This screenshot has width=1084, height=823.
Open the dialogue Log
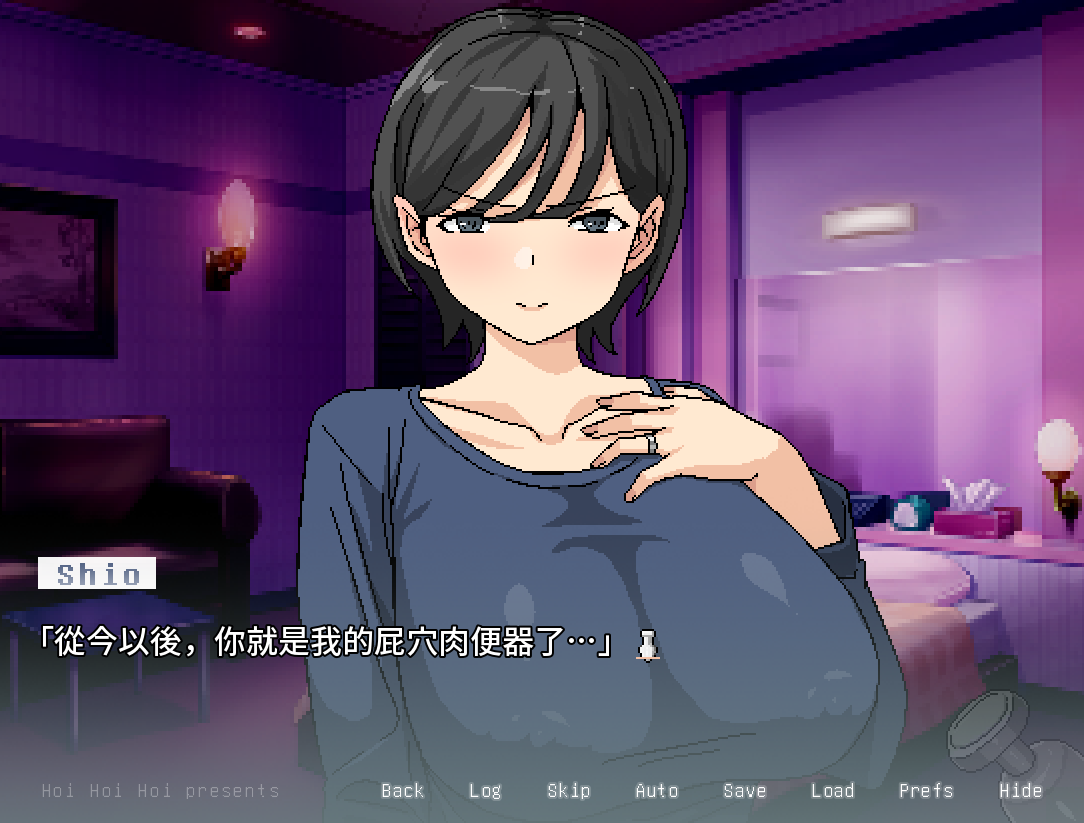click(485, 791)
